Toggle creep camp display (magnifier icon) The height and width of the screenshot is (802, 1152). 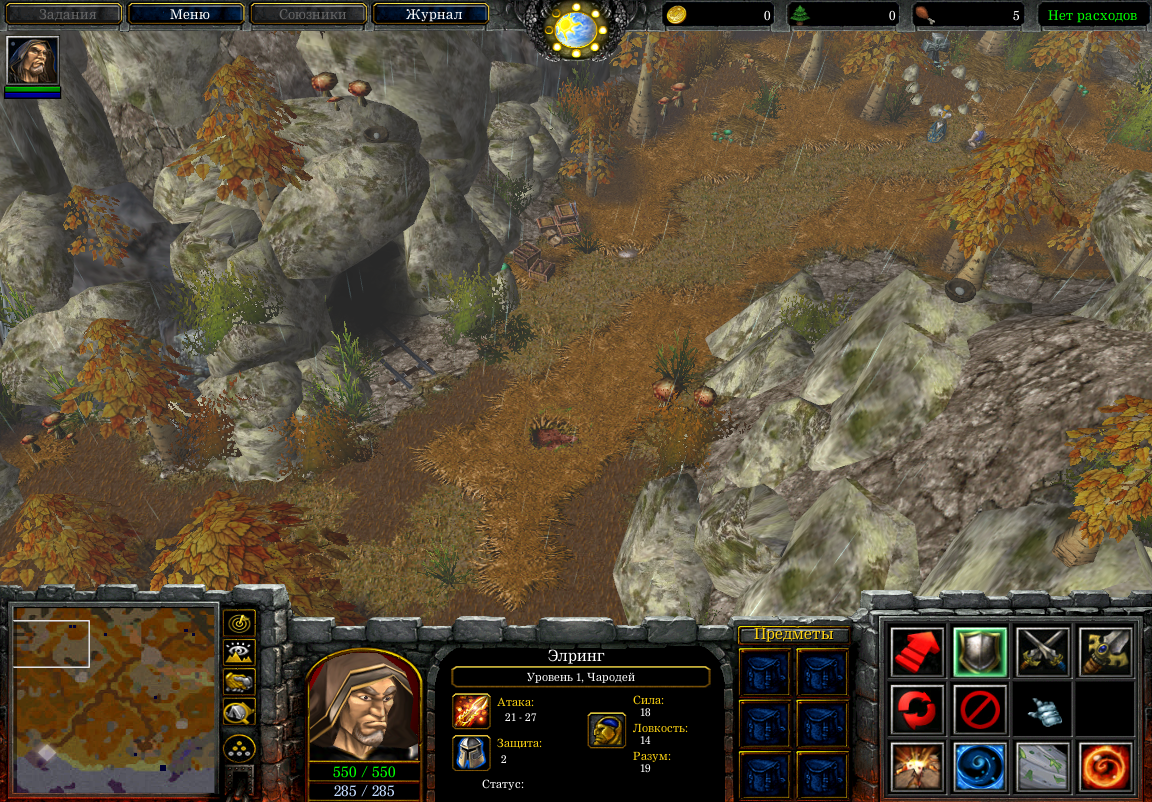pyautogui.click(x=239, y=712)
